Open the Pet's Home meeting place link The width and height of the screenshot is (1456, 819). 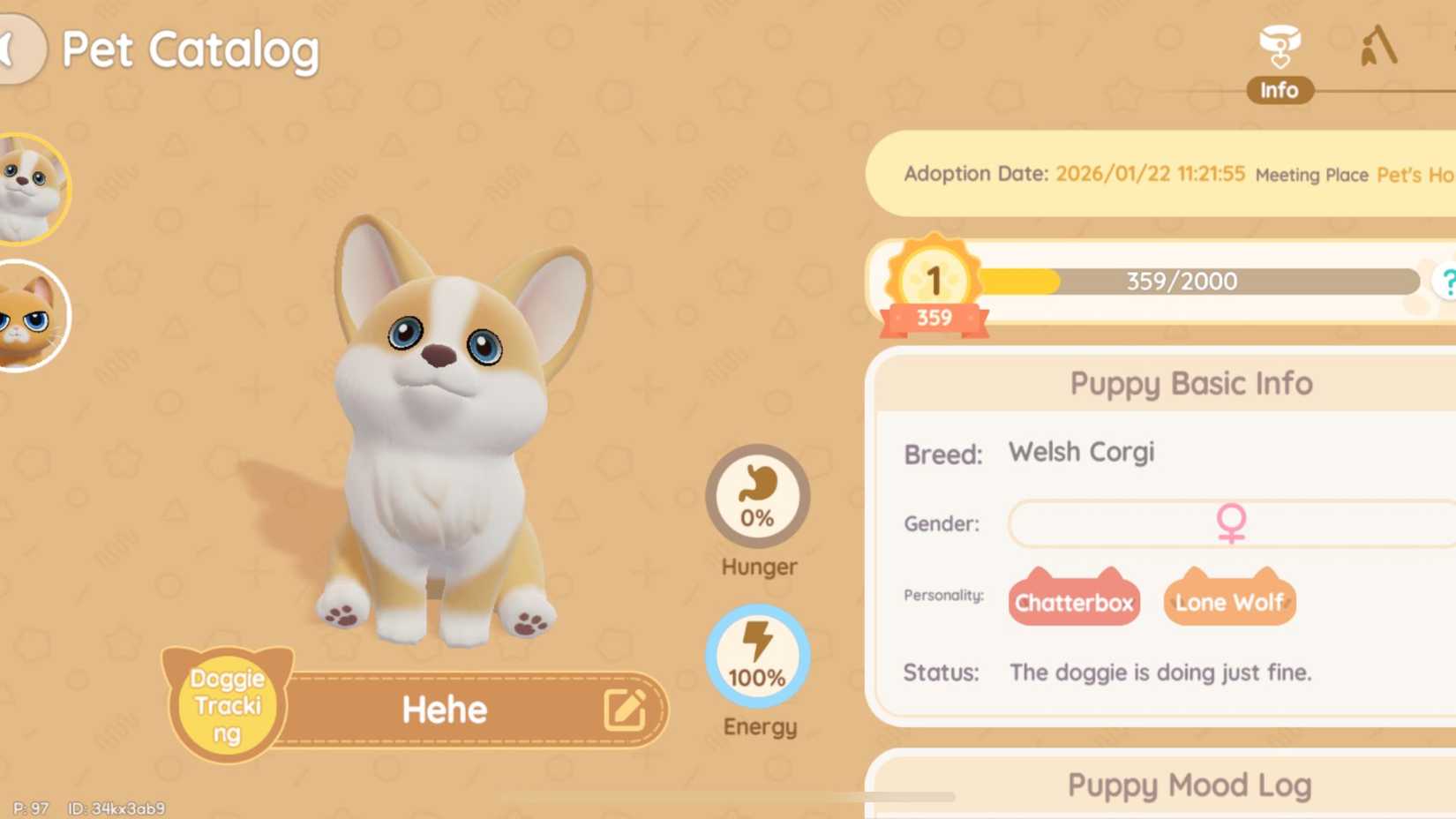click(1416, 176)
